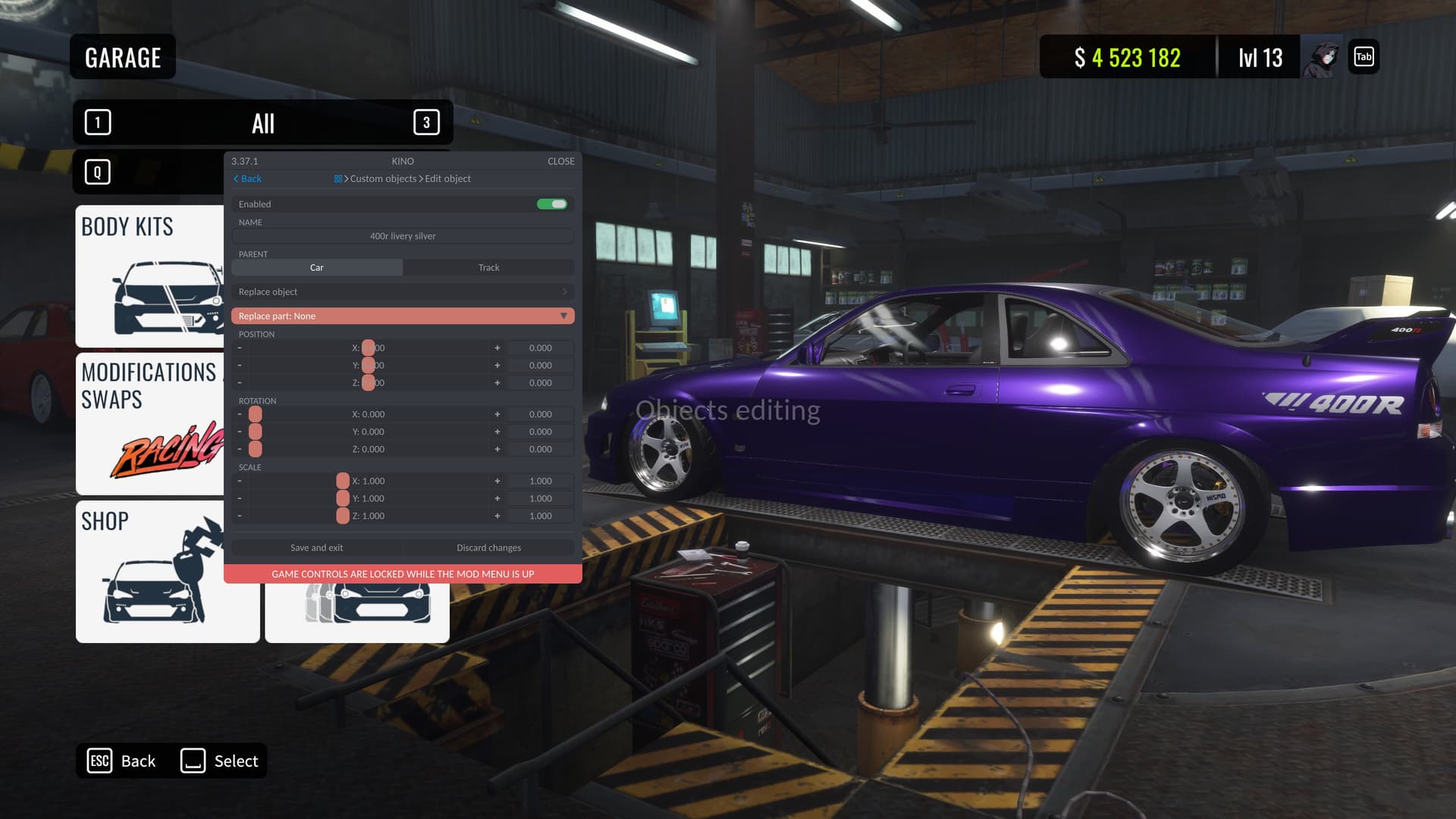The image size is (1456, 819).
Task: Click the Rotation Y slider handle
Action: point(256,432)
